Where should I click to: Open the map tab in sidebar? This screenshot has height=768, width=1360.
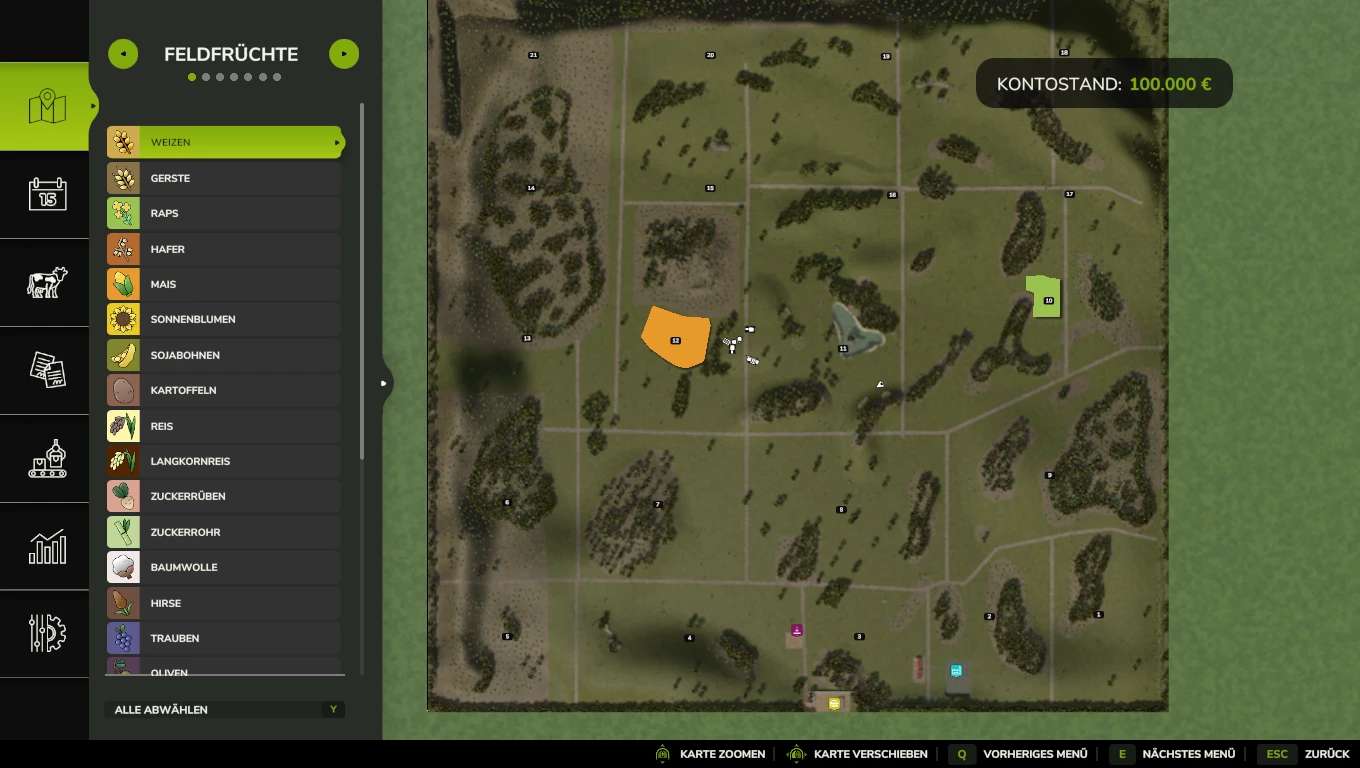[46, 106]
